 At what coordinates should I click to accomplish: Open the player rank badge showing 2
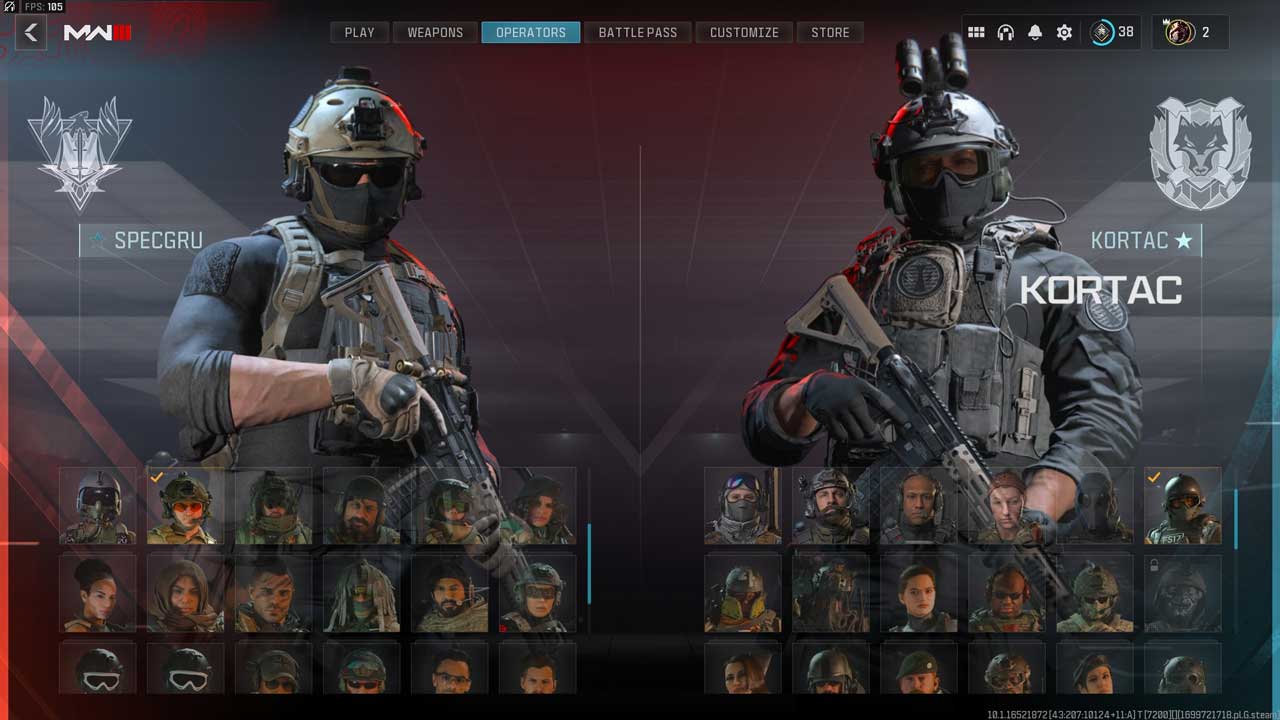1190,33
